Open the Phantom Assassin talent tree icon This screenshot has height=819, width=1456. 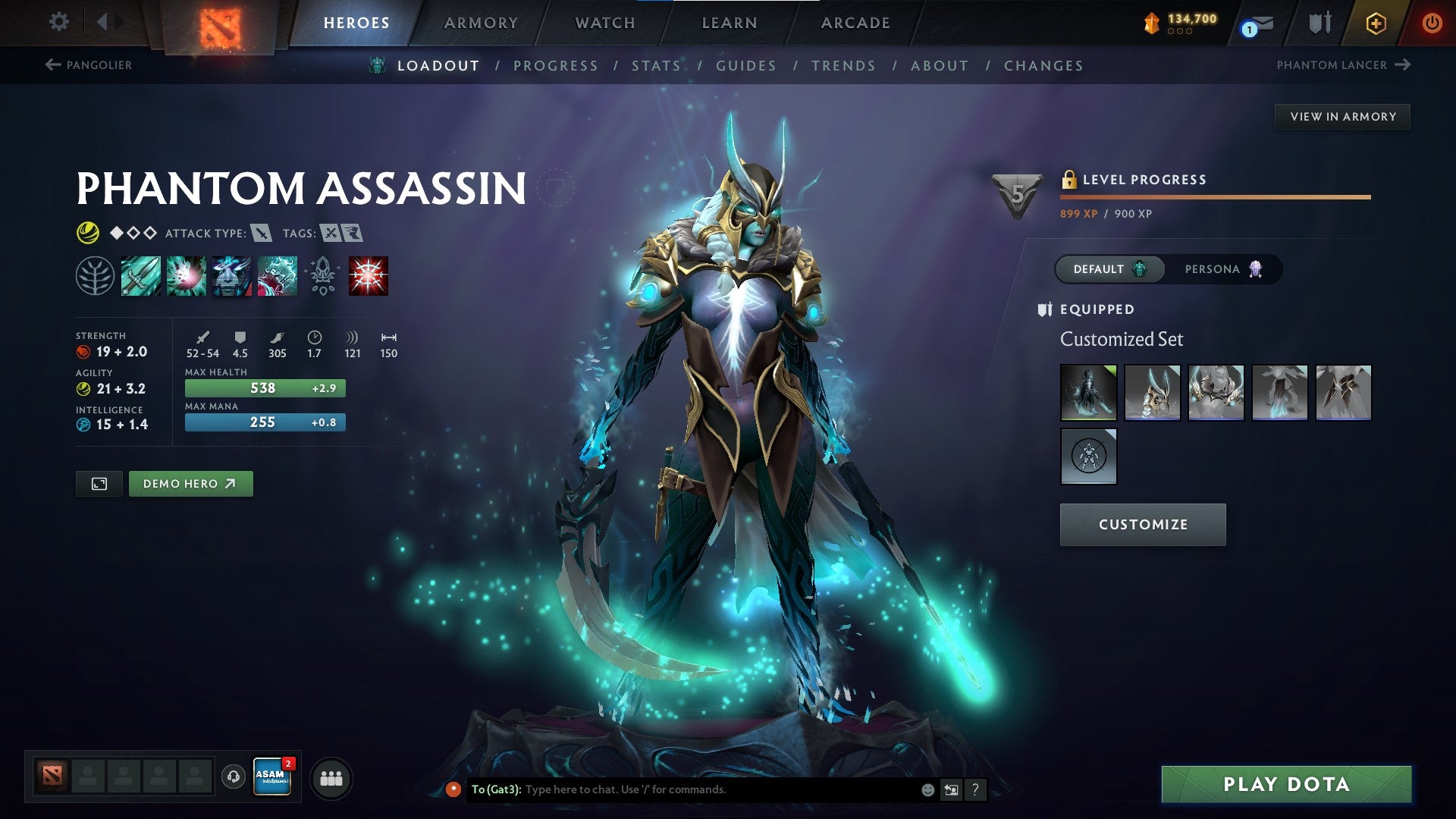96,275
